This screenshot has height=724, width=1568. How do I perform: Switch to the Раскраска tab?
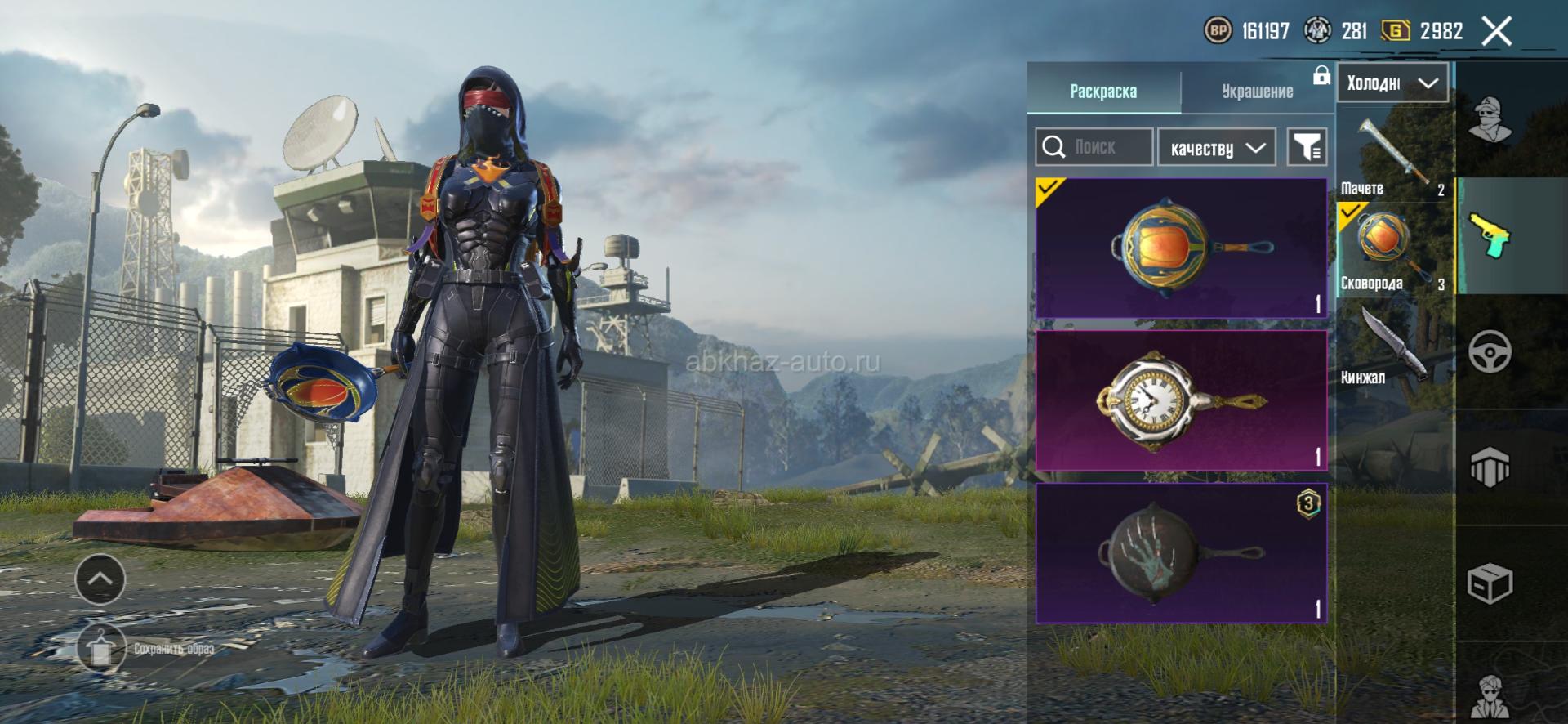tap(1103, 91)
